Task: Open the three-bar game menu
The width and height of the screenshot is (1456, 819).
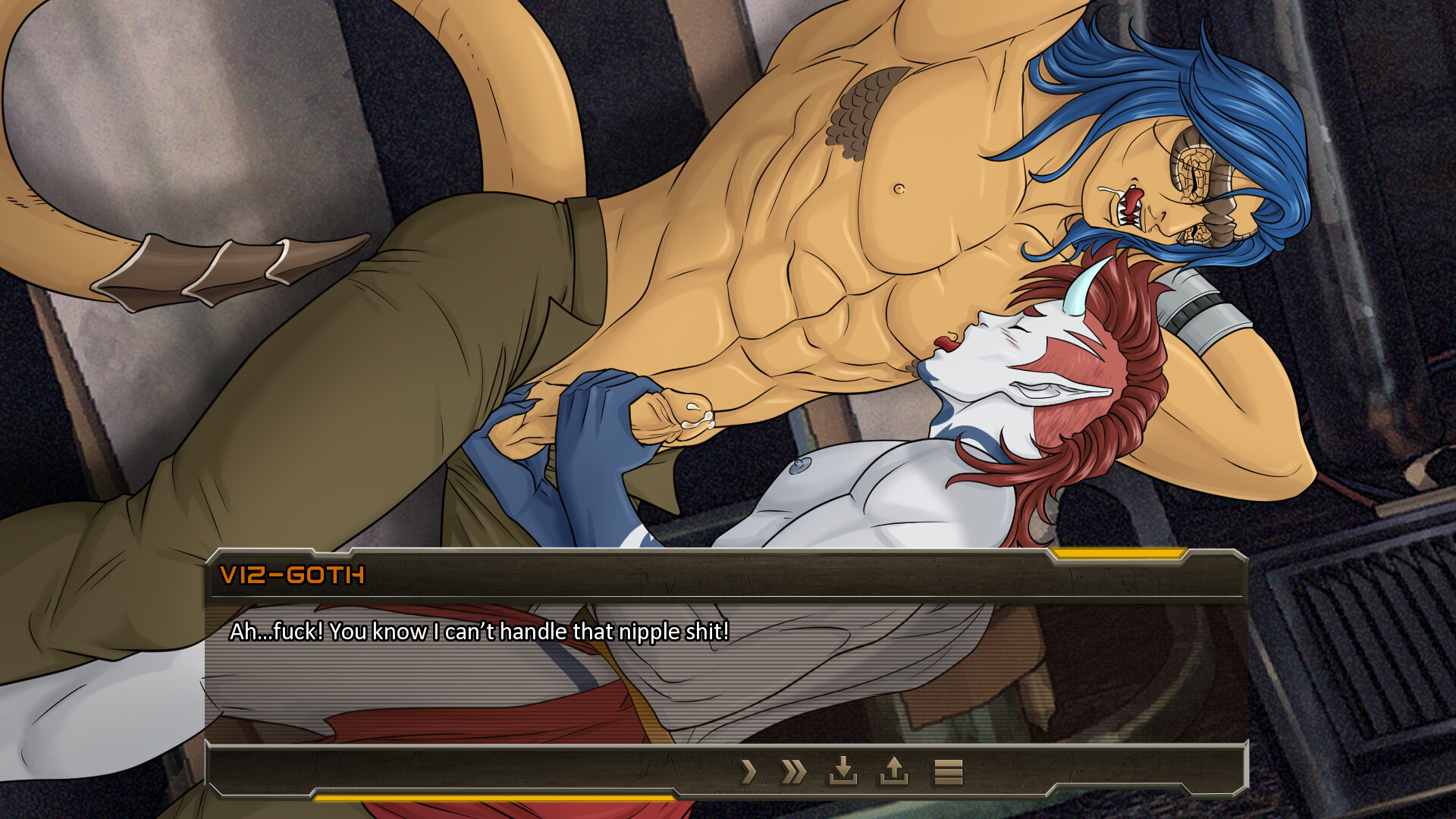Action: pyautogui.click(x=948, y=772)
